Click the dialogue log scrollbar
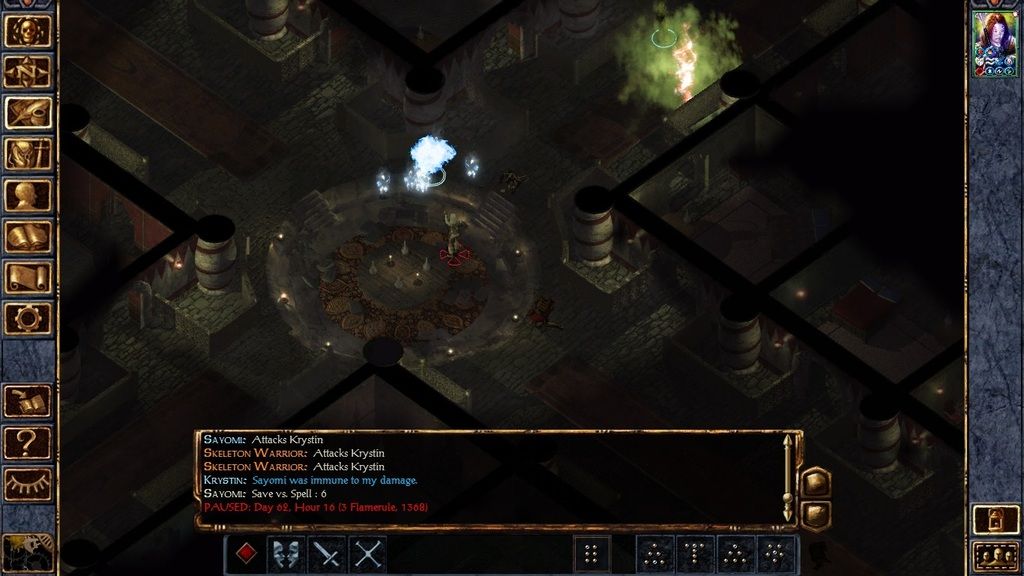Image resolution: width=1024 pixels, height=576 pixels. point(788,480)
